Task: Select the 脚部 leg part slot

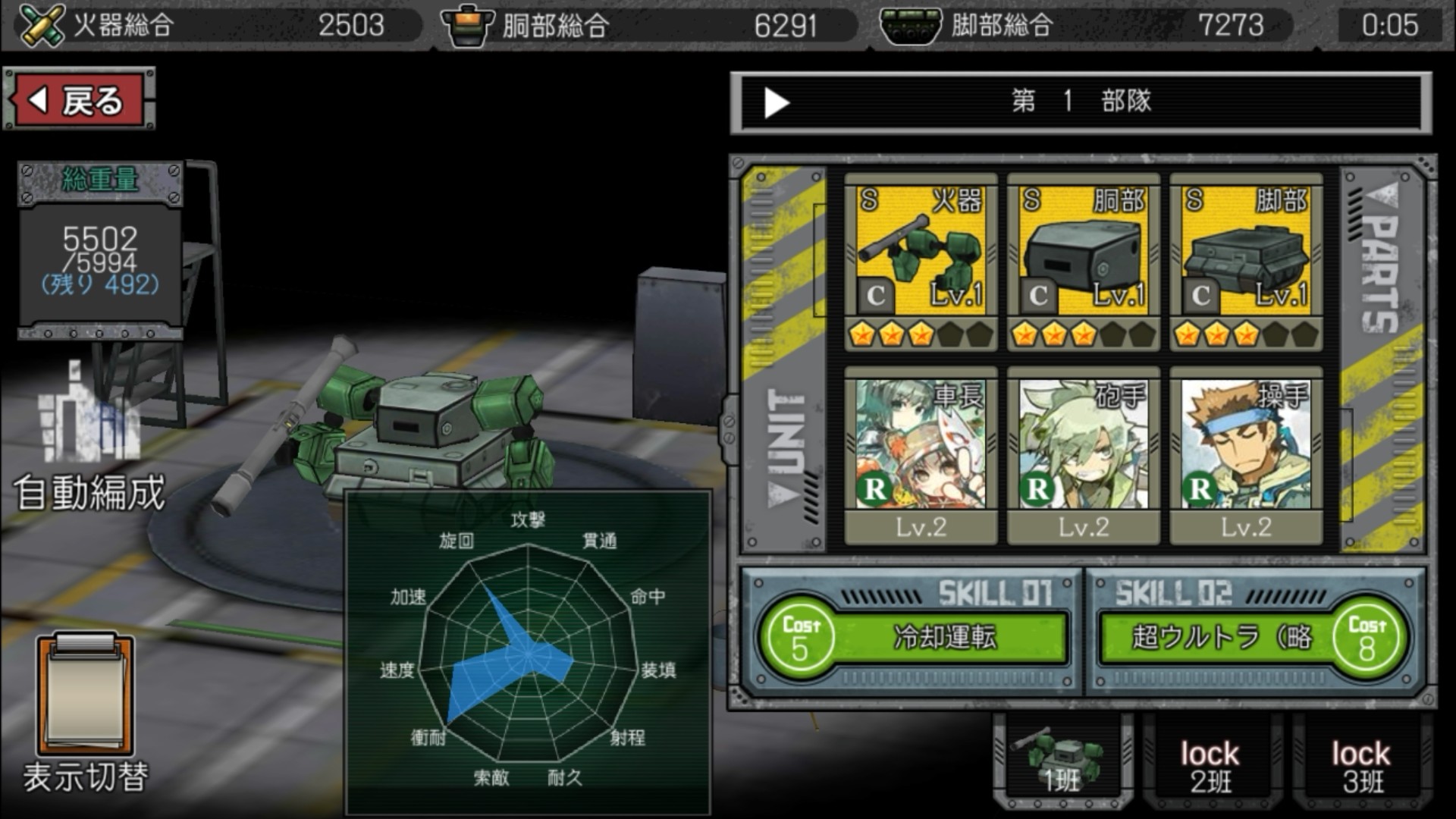Action: point(1246,262)
